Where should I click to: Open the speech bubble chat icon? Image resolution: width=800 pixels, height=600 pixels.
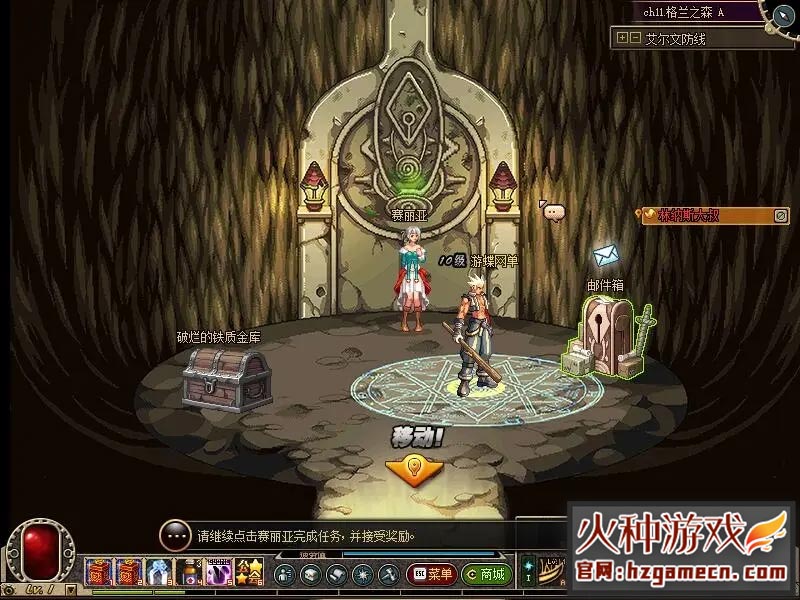(553, 211)
